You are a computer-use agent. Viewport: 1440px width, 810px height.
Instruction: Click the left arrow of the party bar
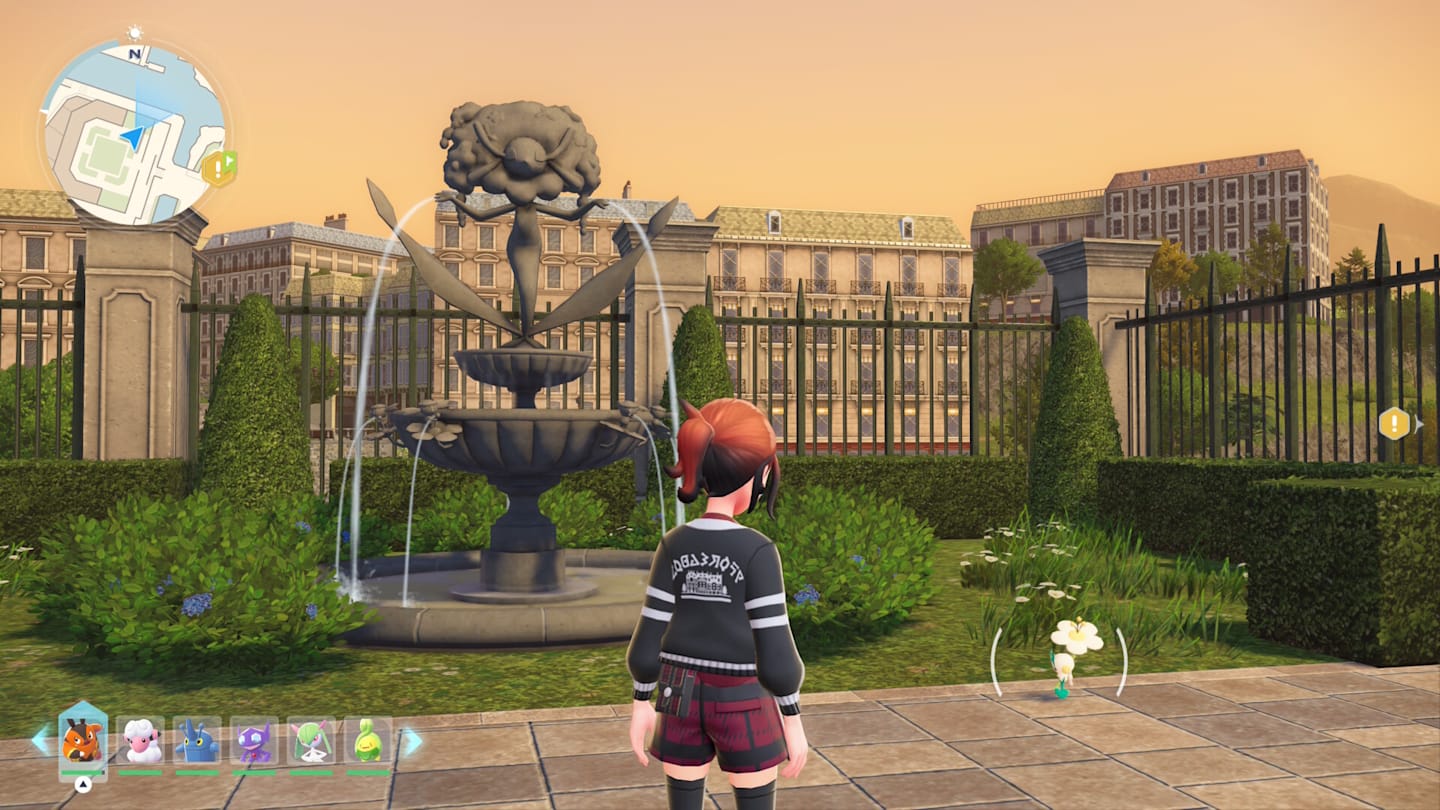pyautogui.click(x=41, y=740)
